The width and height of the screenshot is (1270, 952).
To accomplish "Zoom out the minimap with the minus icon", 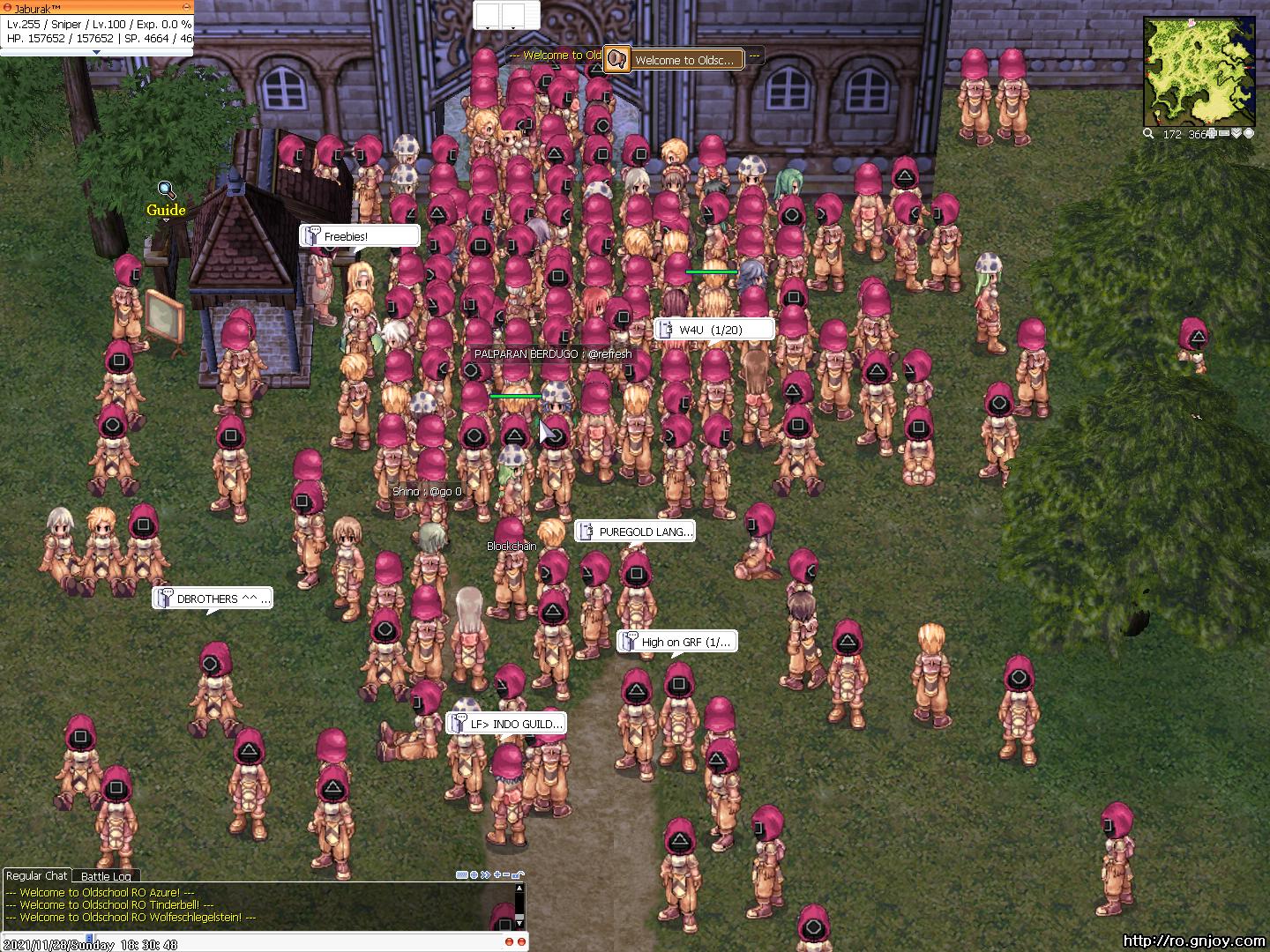I will [1223, 133].
